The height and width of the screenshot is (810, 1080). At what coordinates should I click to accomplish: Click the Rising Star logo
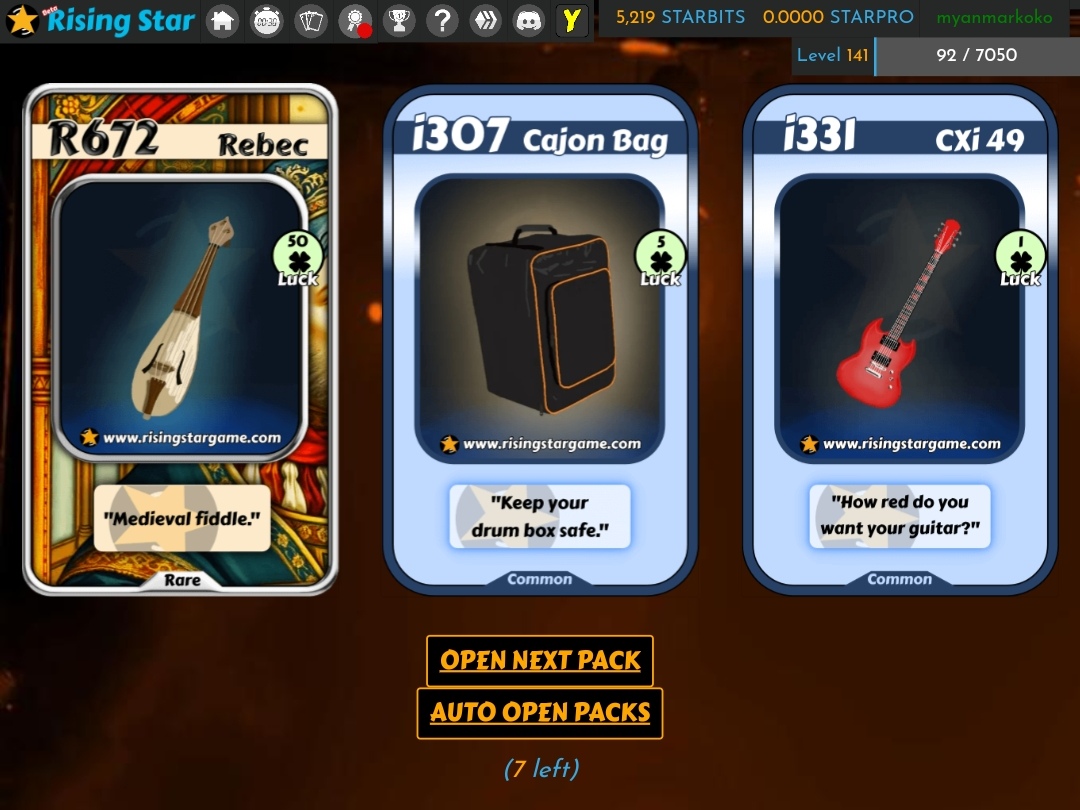pos(100,21)
